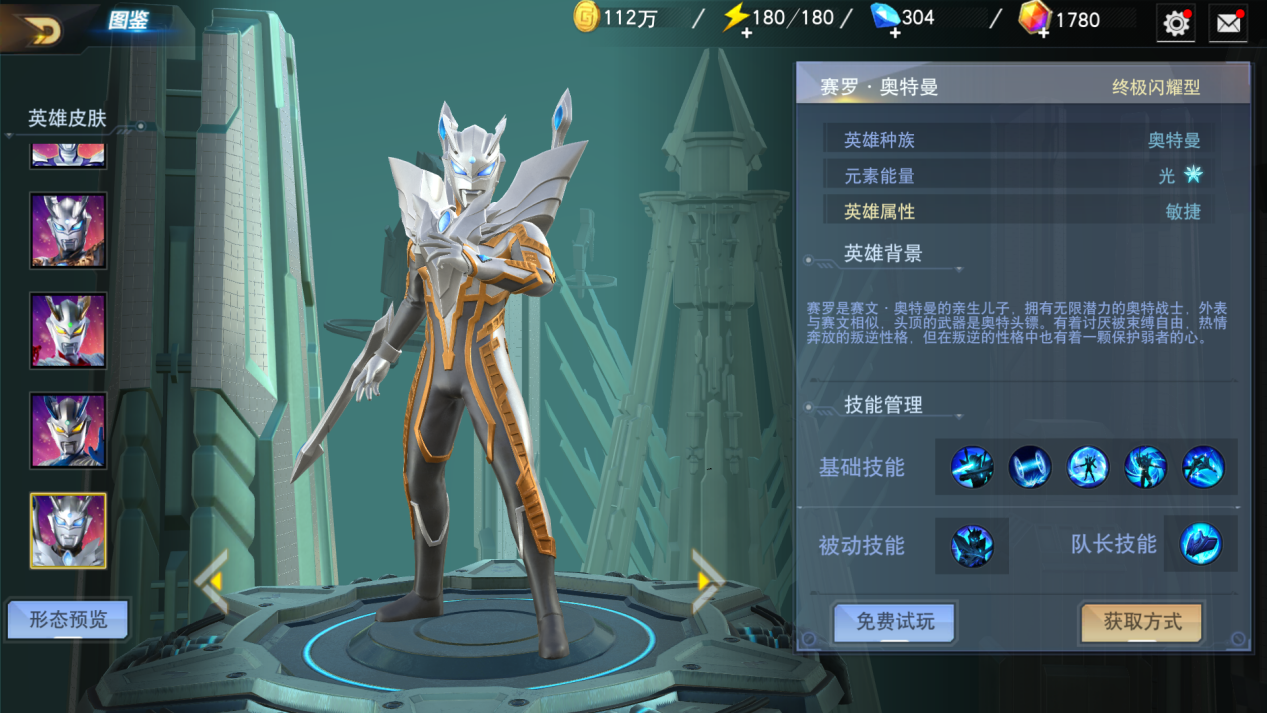
Task: Select the blue-armored Zero skin with raised hand
Action: tap(68, 431)
